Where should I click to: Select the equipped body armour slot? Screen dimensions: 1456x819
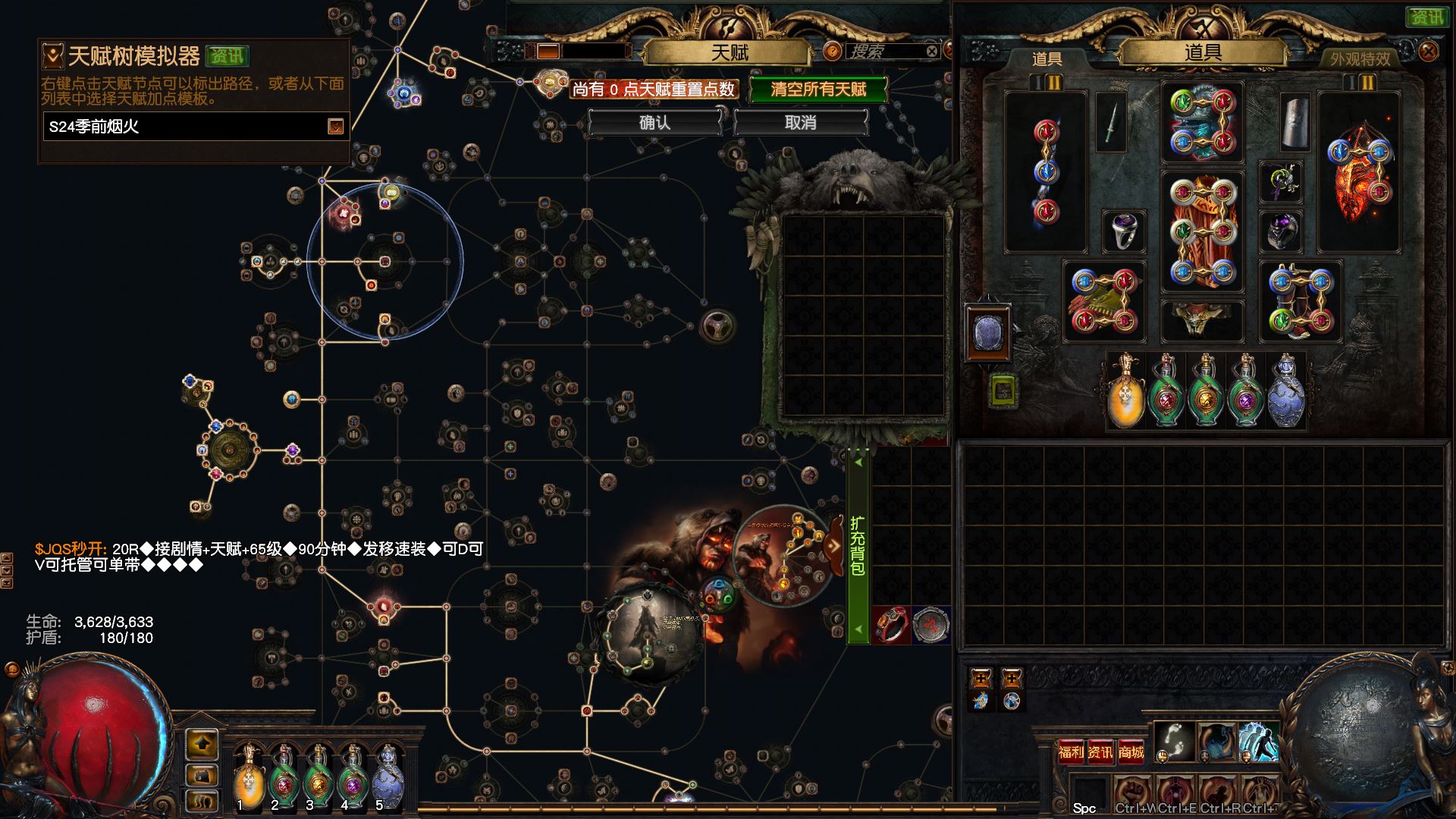coord(1203,231)
